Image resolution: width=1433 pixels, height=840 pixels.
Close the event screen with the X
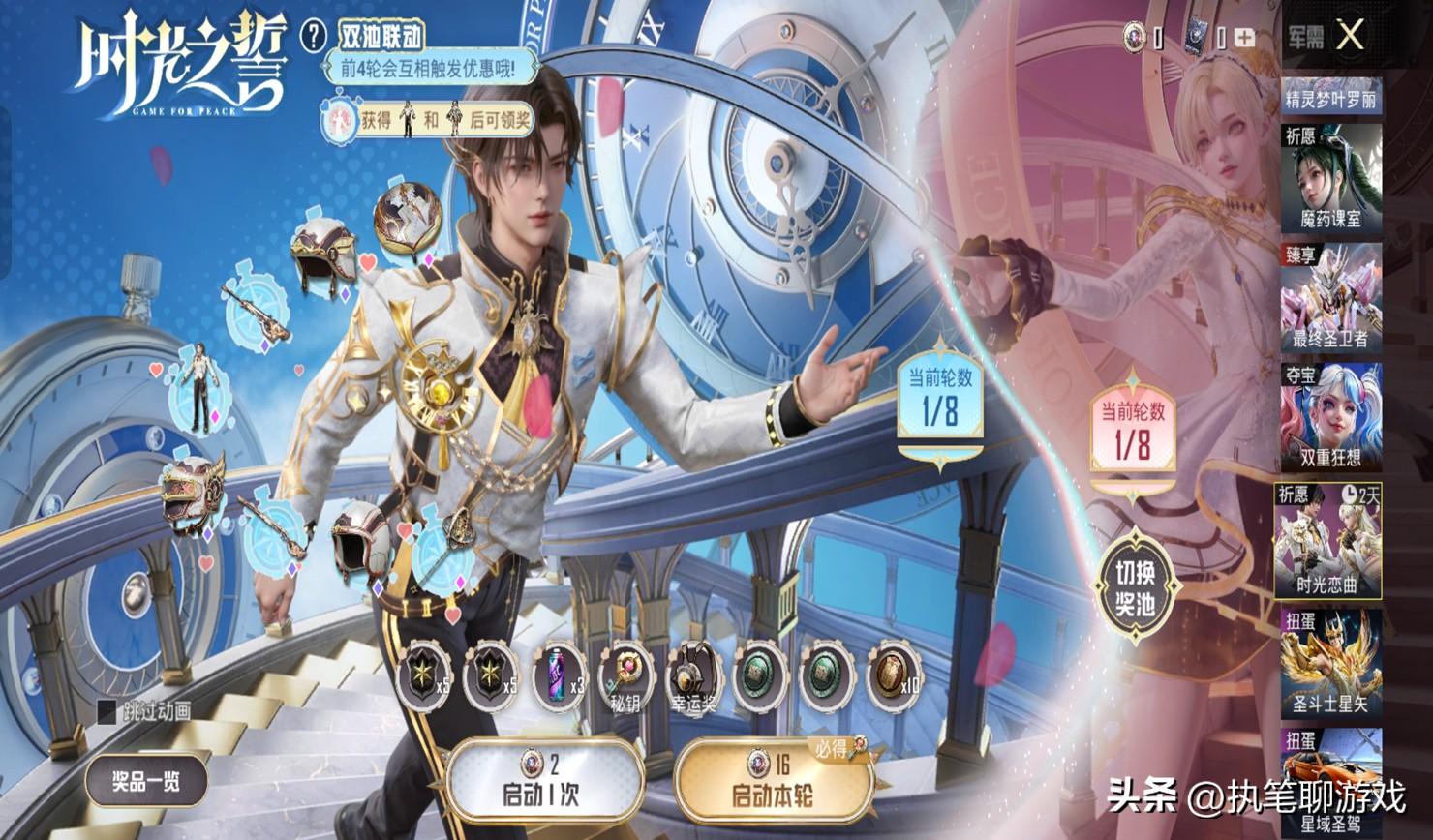tap(1350, 36)
